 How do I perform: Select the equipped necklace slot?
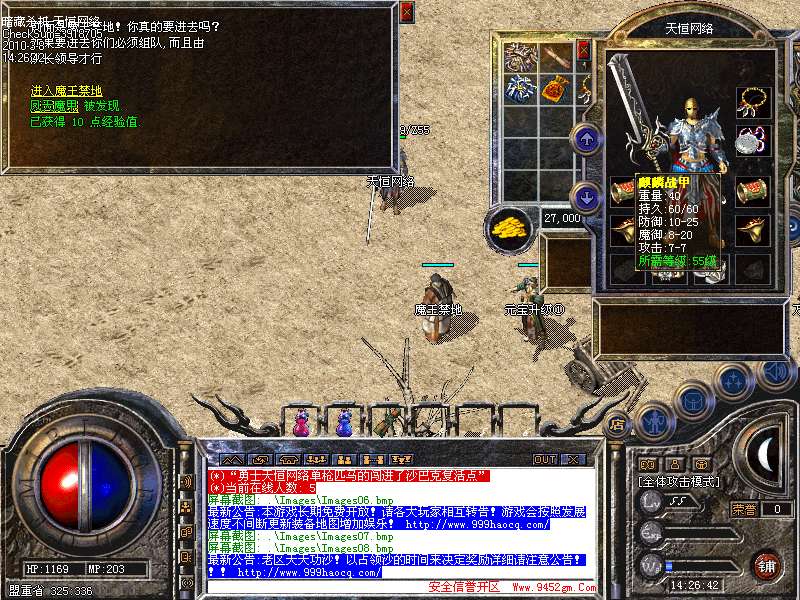point(753,102)
